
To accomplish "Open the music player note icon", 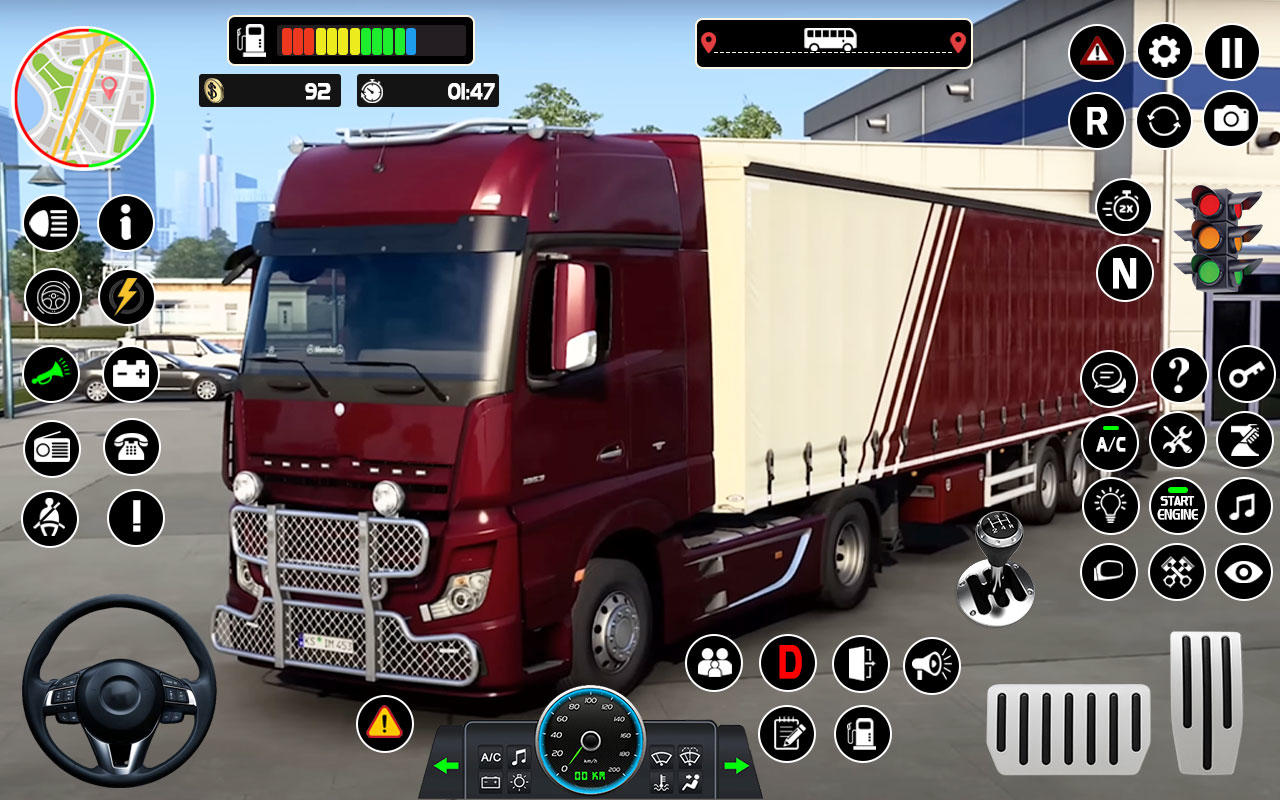I will [1244, 507].
